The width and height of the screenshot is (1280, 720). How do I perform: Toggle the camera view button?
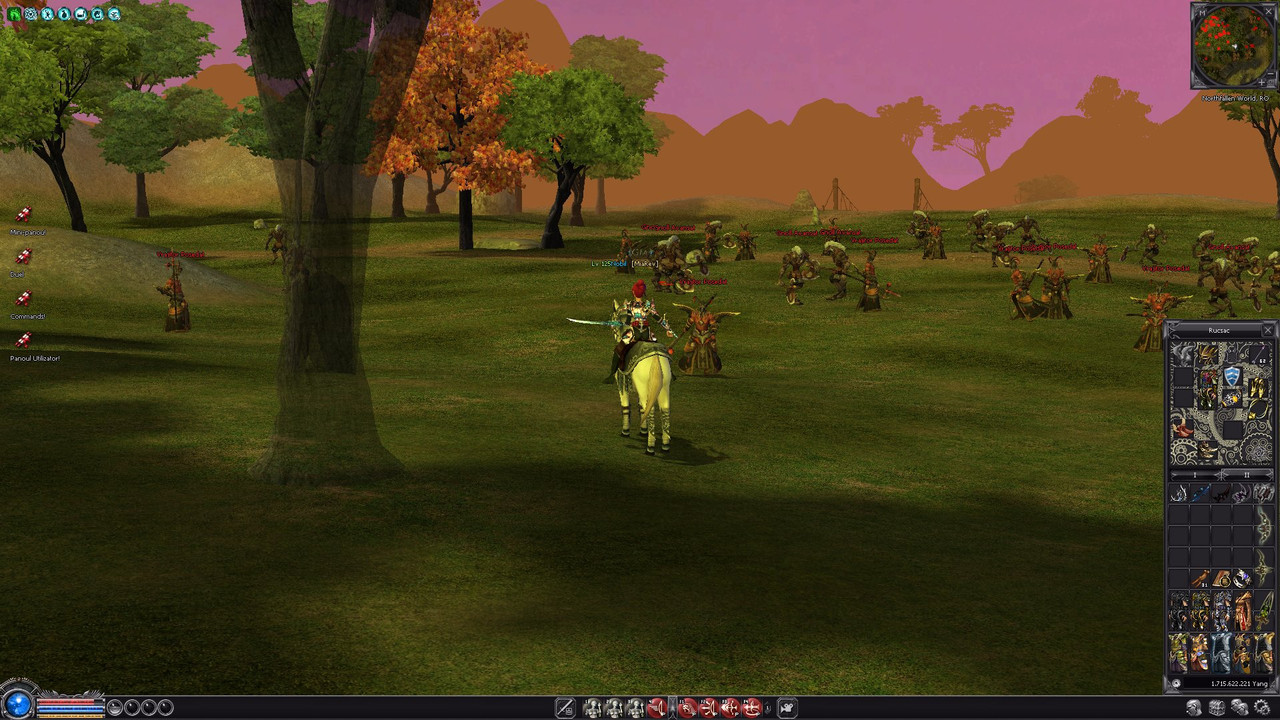(787, 708)
